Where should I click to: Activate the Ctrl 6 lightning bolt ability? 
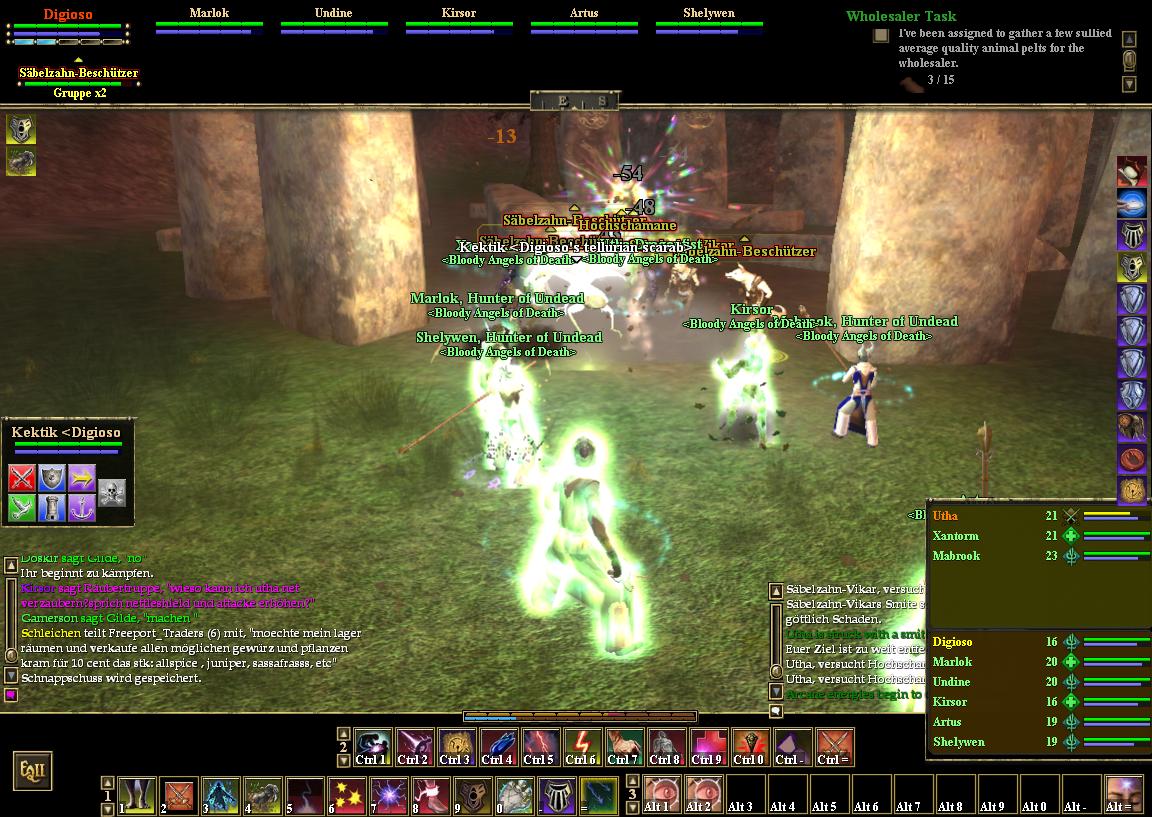click(581, 746)
